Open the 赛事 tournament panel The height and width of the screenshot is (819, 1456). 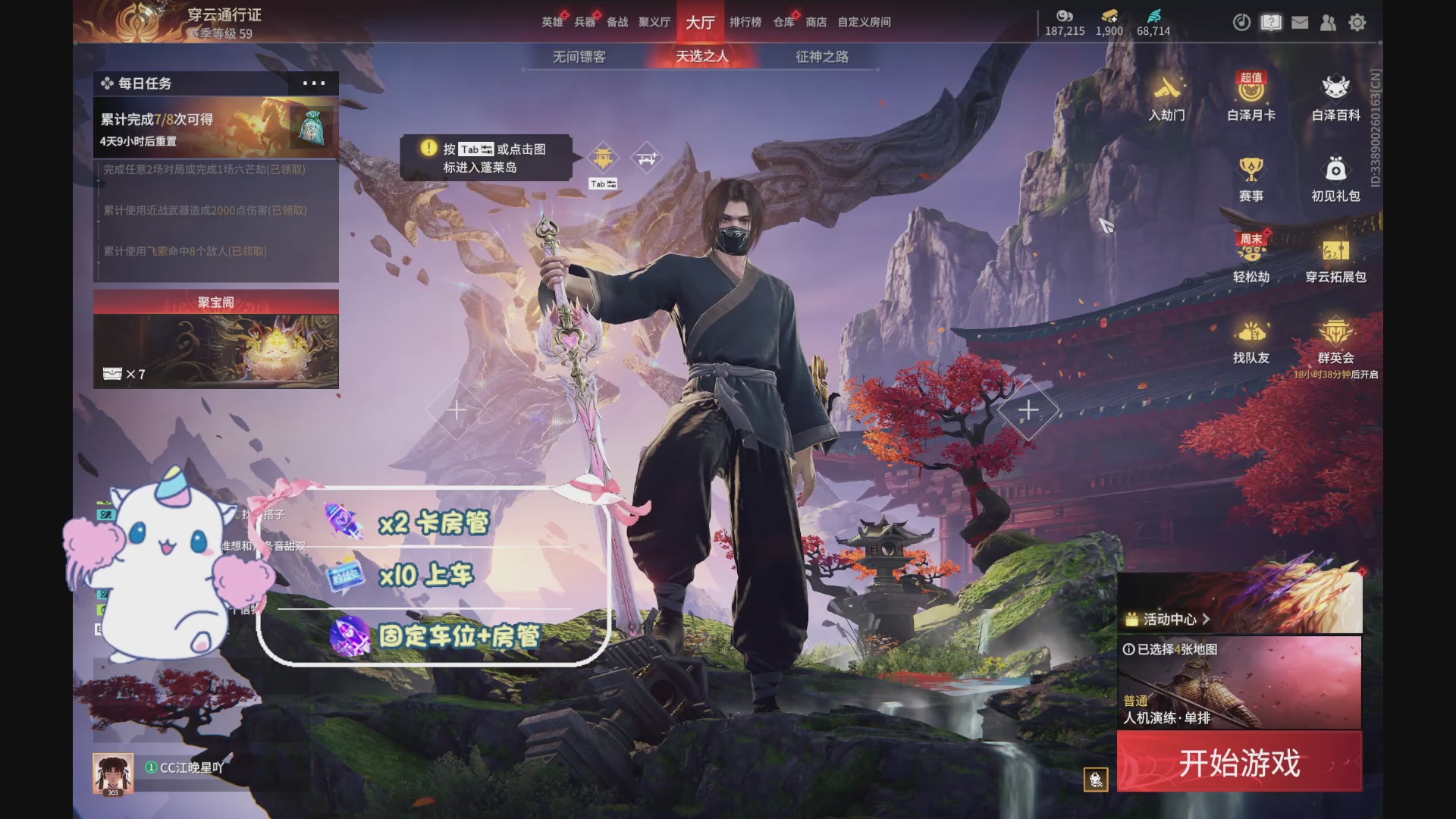click(1251, 182)
